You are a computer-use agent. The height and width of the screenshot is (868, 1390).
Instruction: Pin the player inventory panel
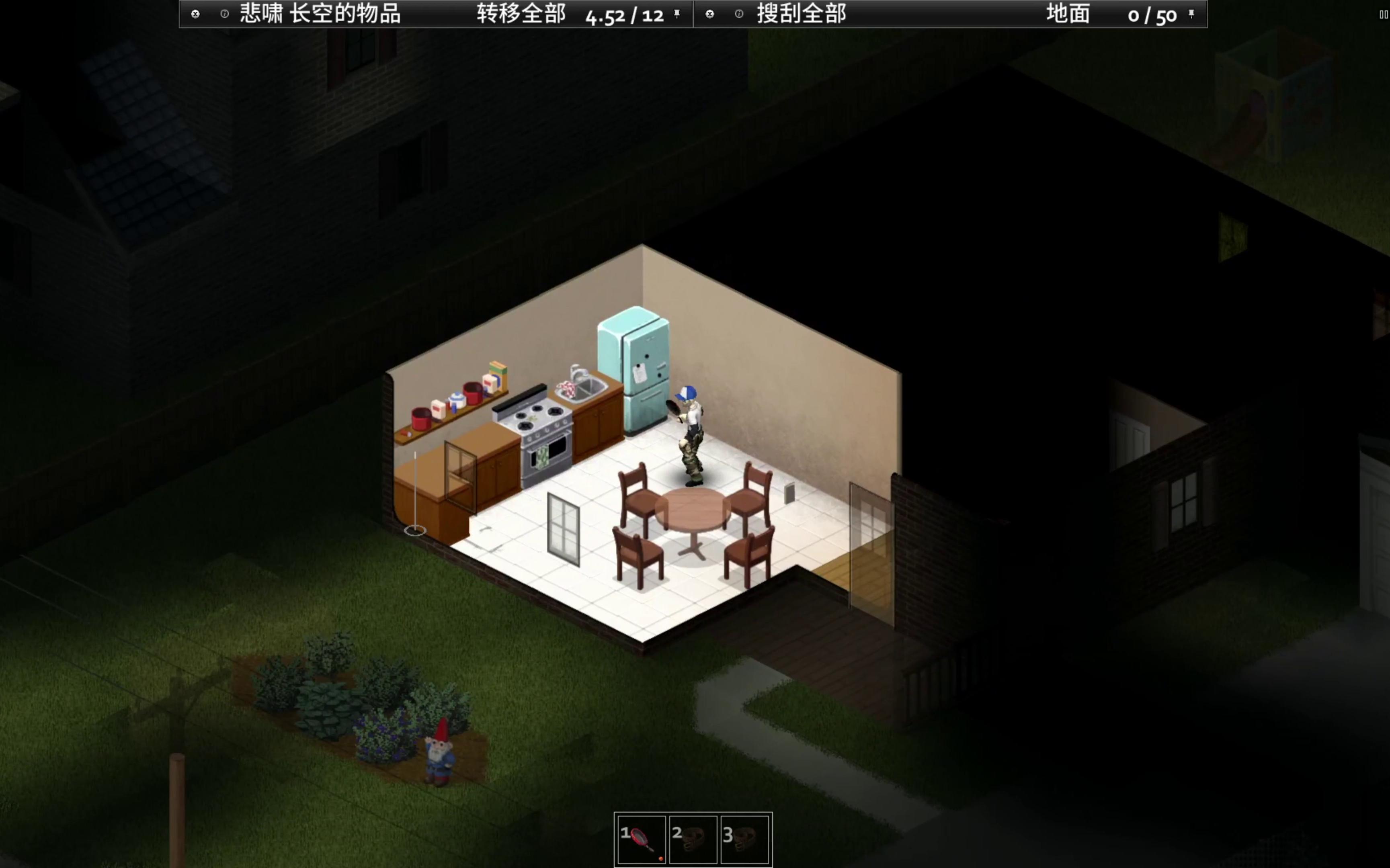677,14
